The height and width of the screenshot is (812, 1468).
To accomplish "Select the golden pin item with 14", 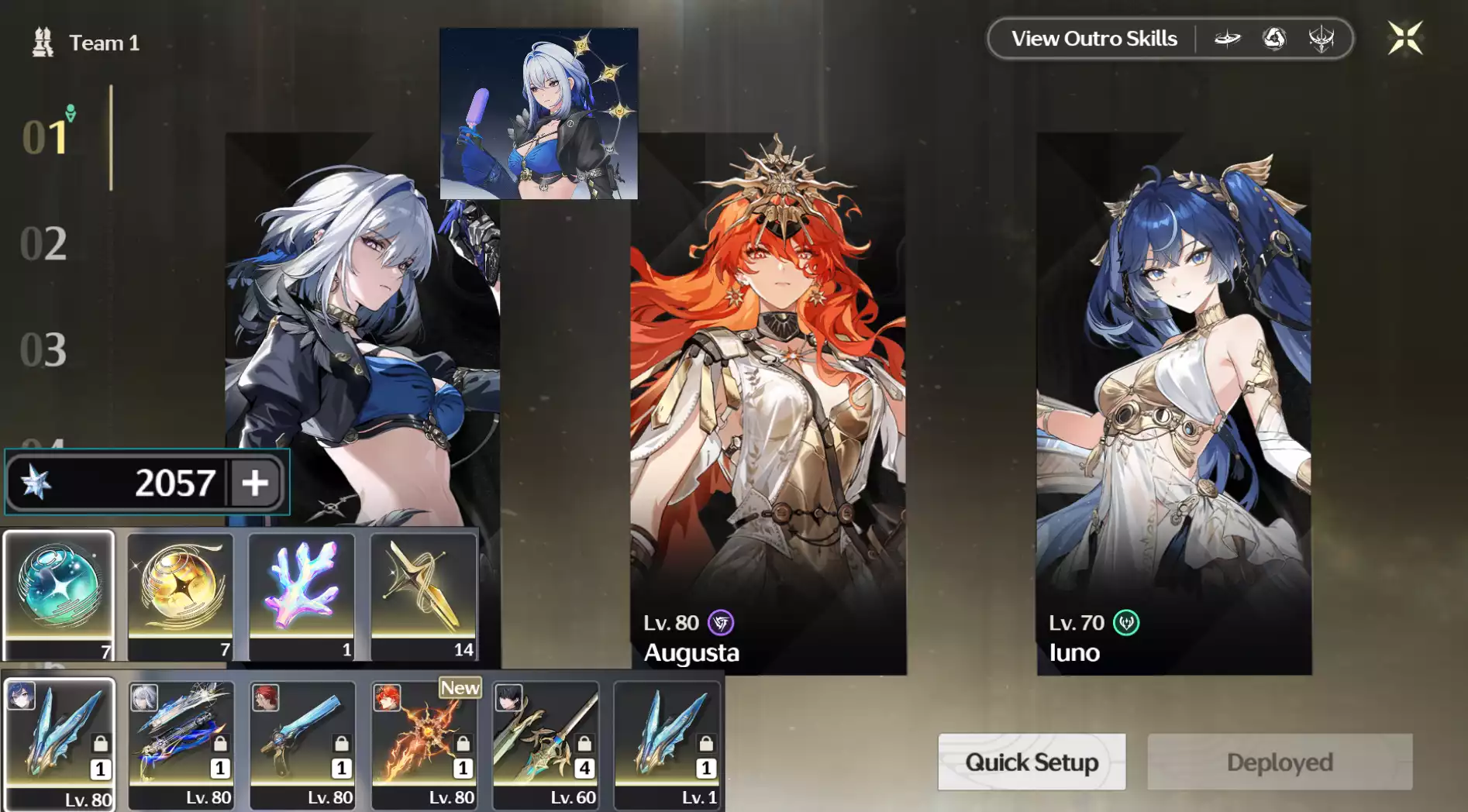I will pos(423,594).
